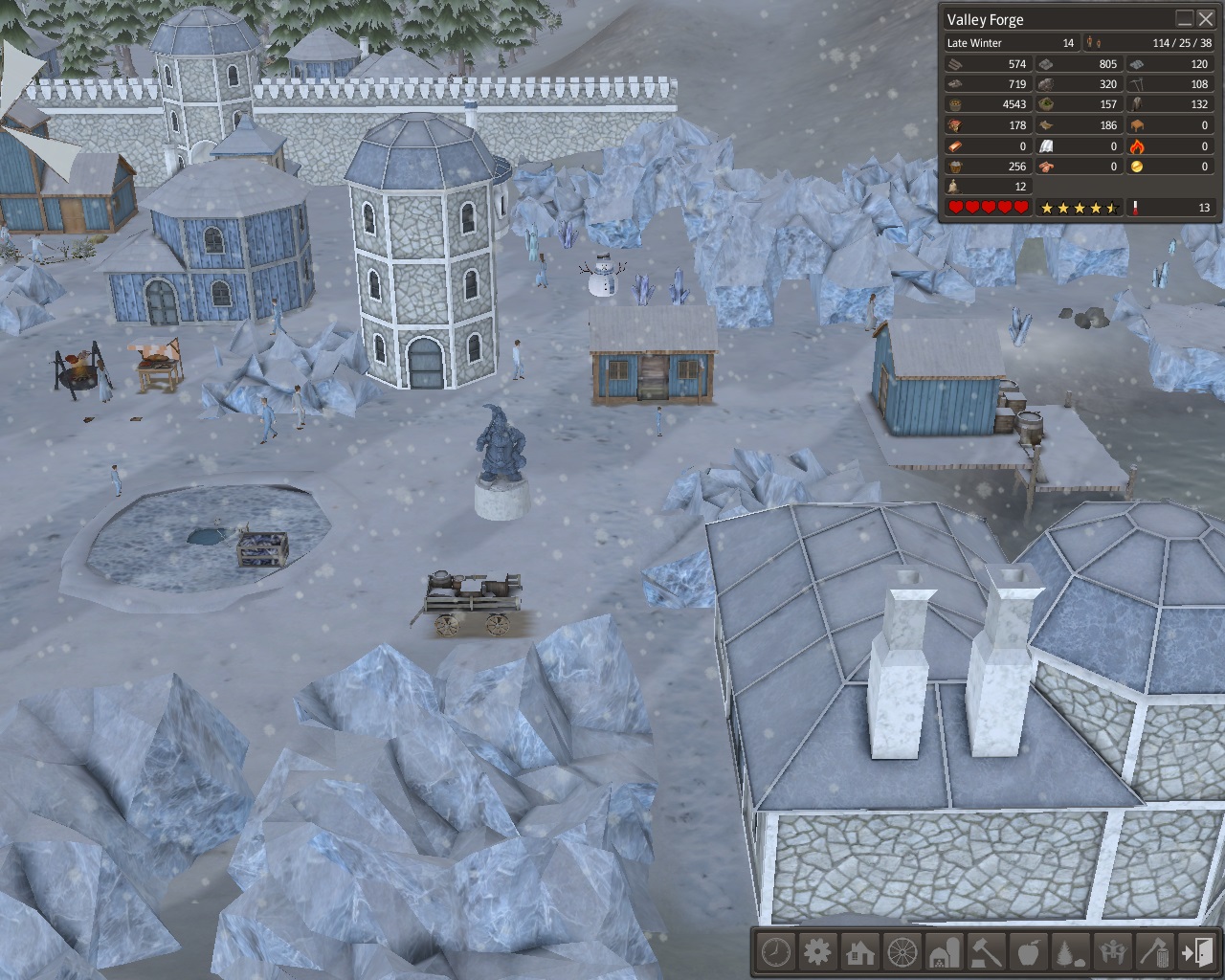Open the townspeople group toolbar menu

pos(1113,952)
